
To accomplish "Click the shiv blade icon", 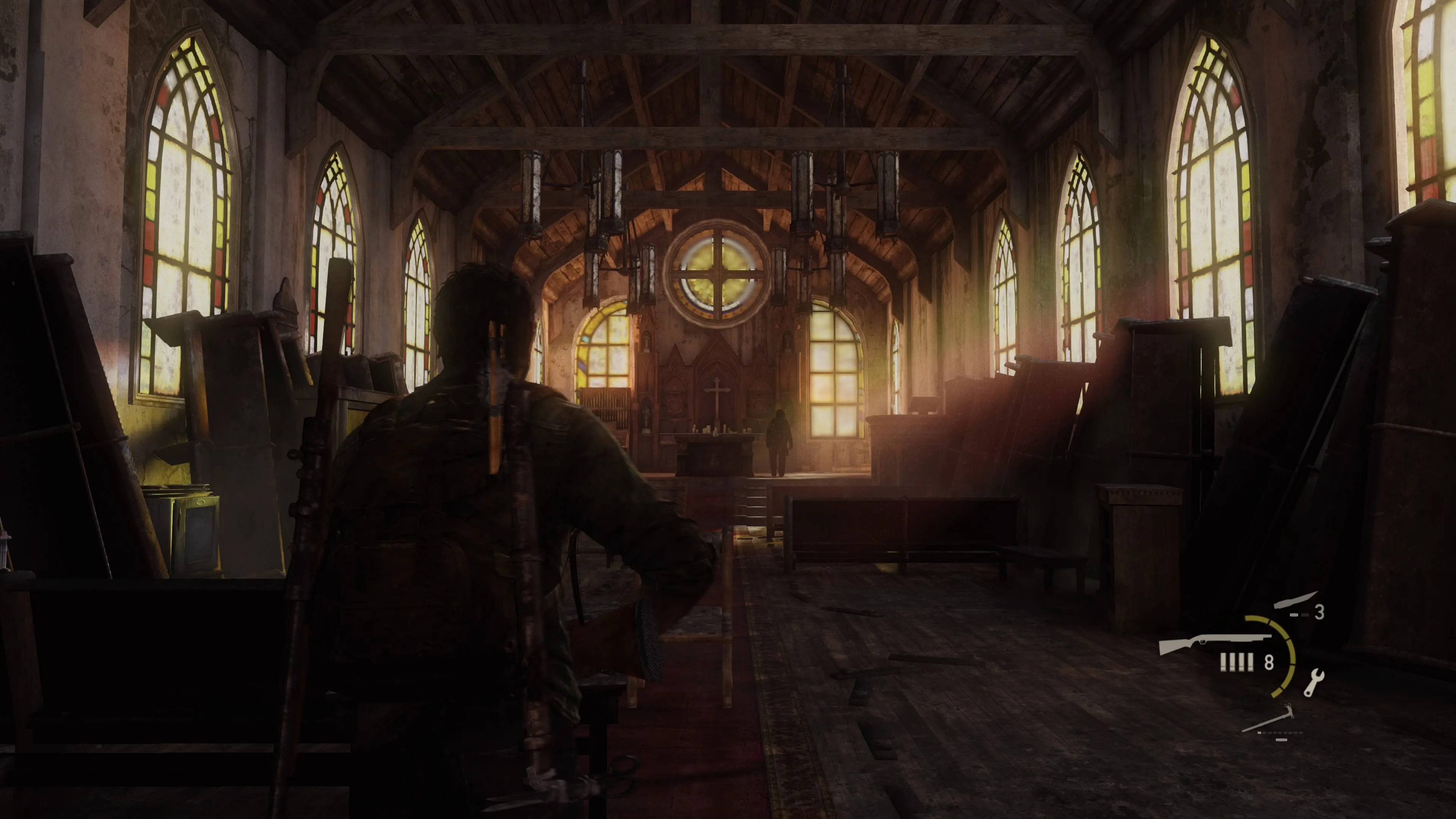I will [x=1296, y=600].
